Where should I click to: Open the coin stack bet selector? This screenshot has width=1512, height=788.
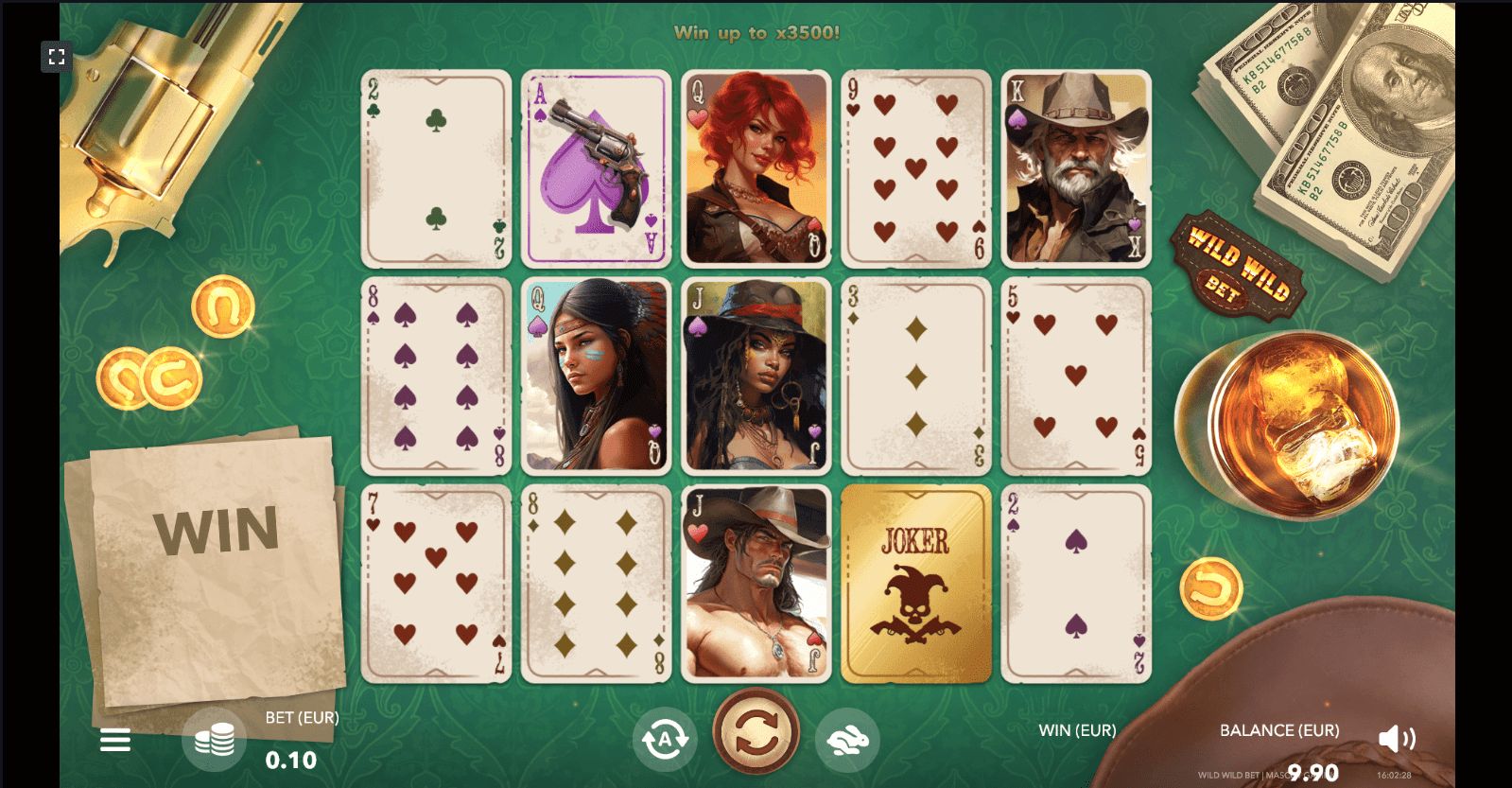click(x=215, y=740)
